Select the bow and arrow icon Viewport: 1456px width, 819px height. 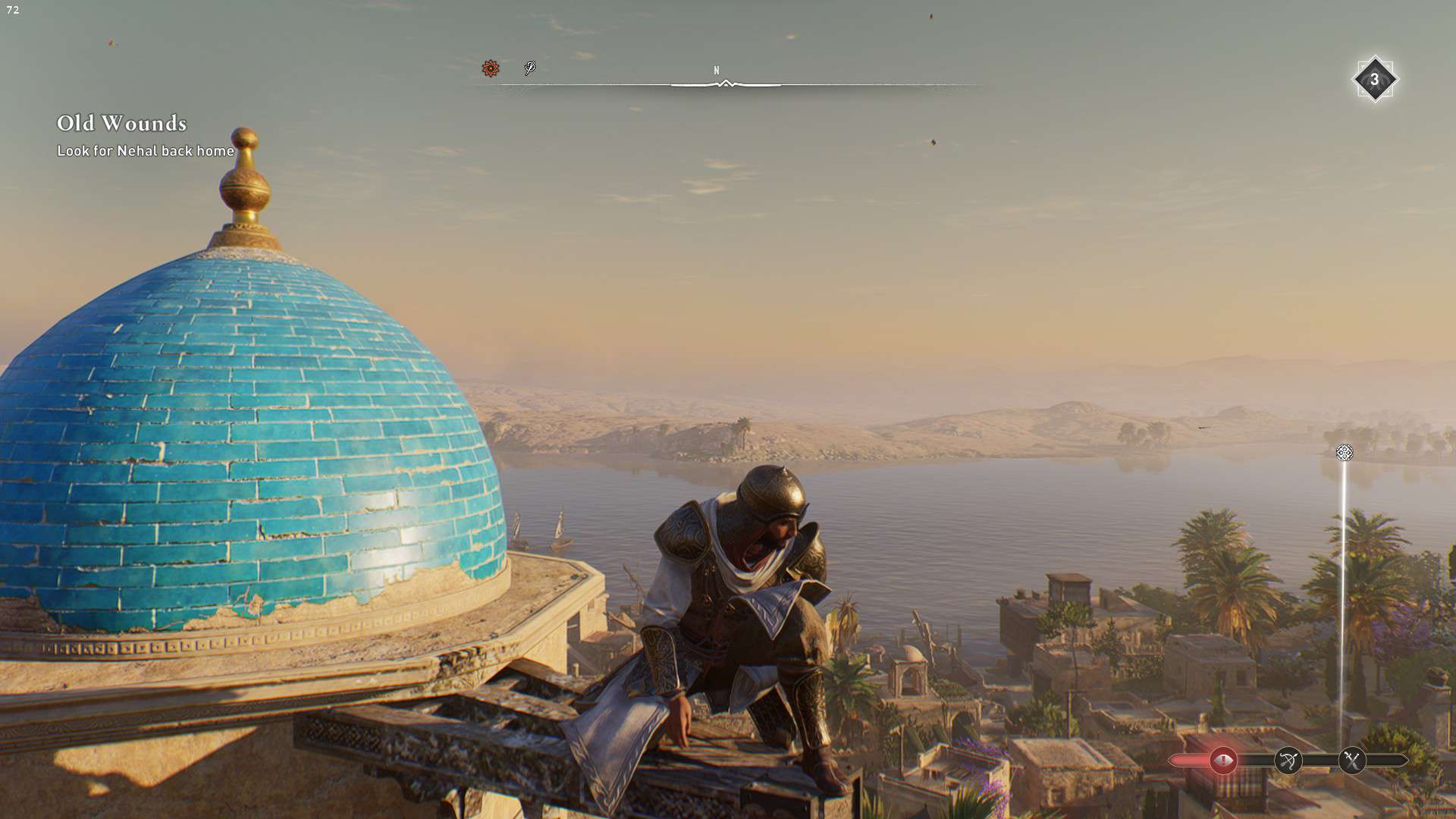(x=1288, y=760)
